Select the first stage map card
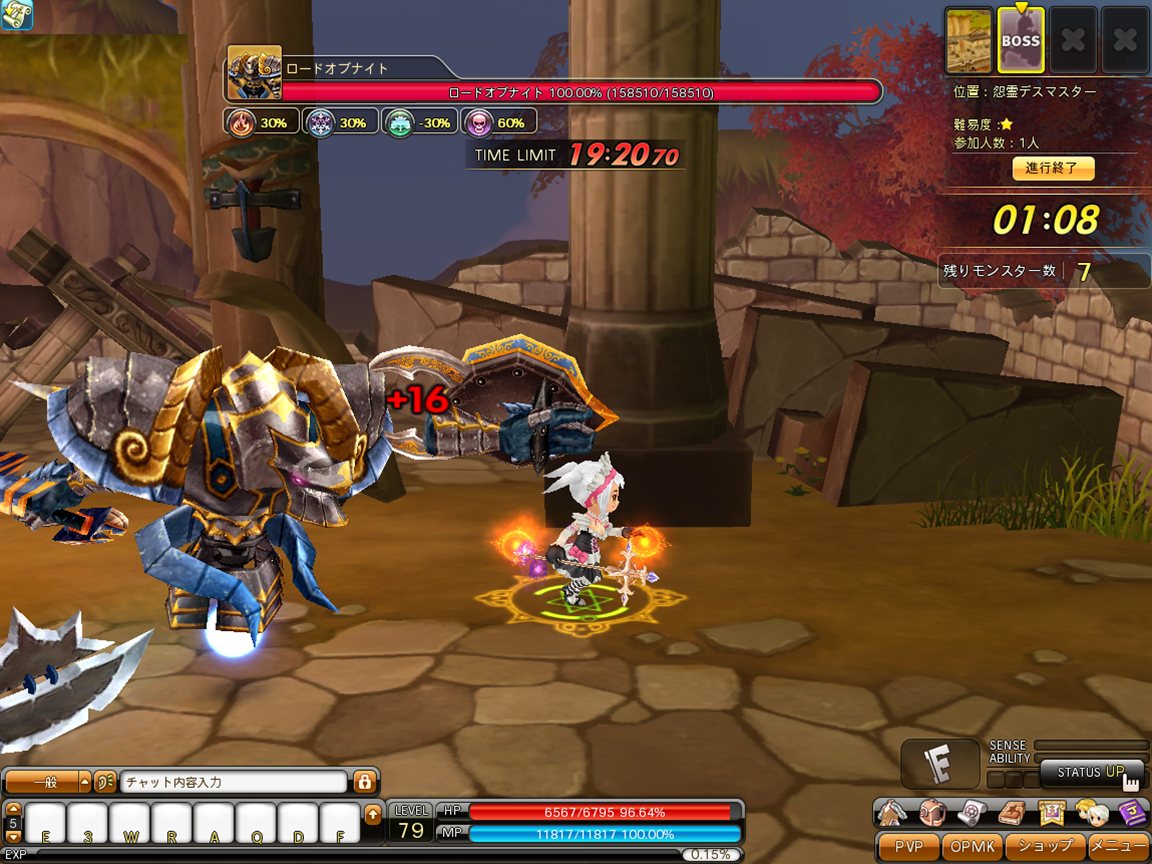 point(969,41)
